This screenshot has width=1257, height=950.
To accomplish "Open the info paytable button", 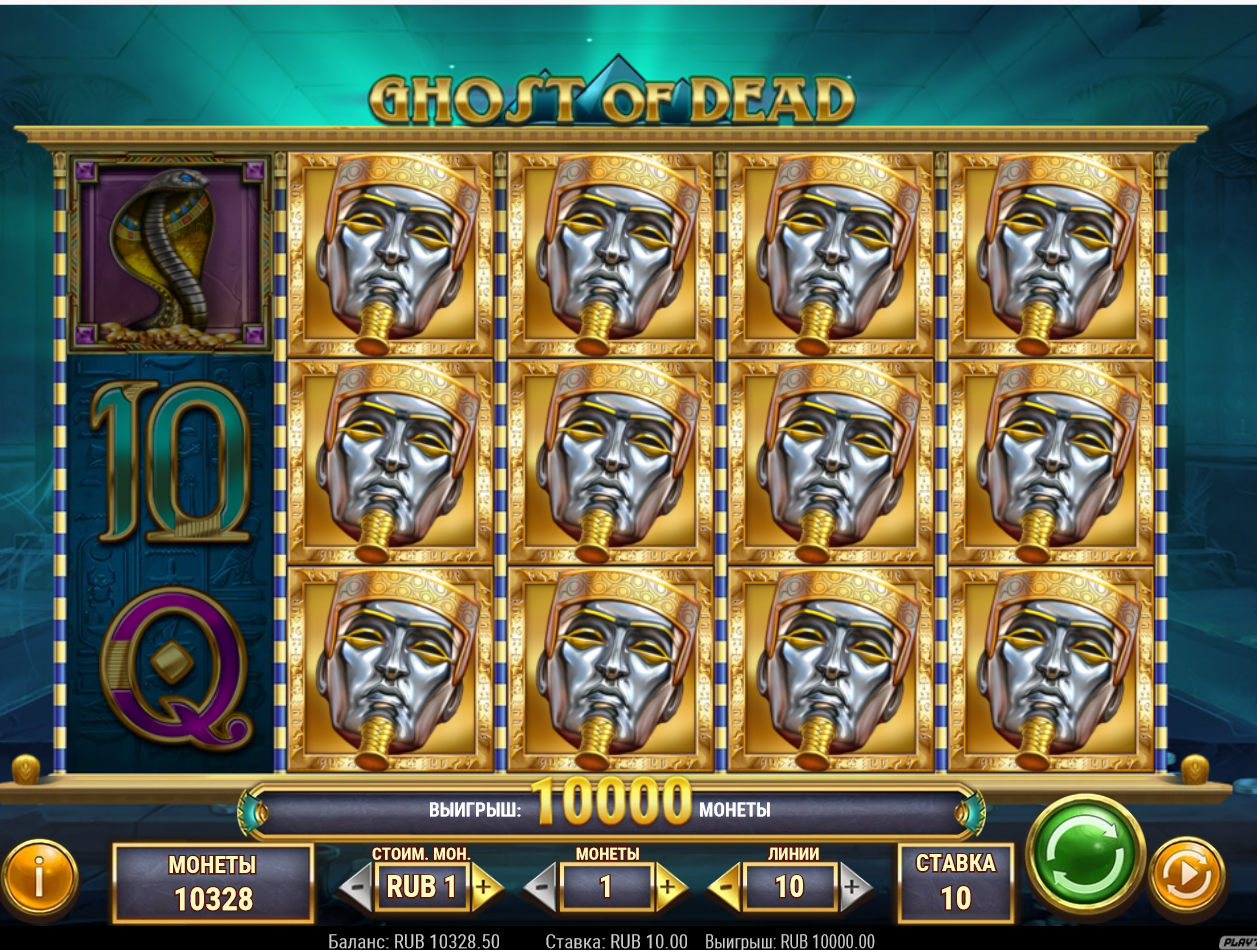I will (x=40, y=878).
